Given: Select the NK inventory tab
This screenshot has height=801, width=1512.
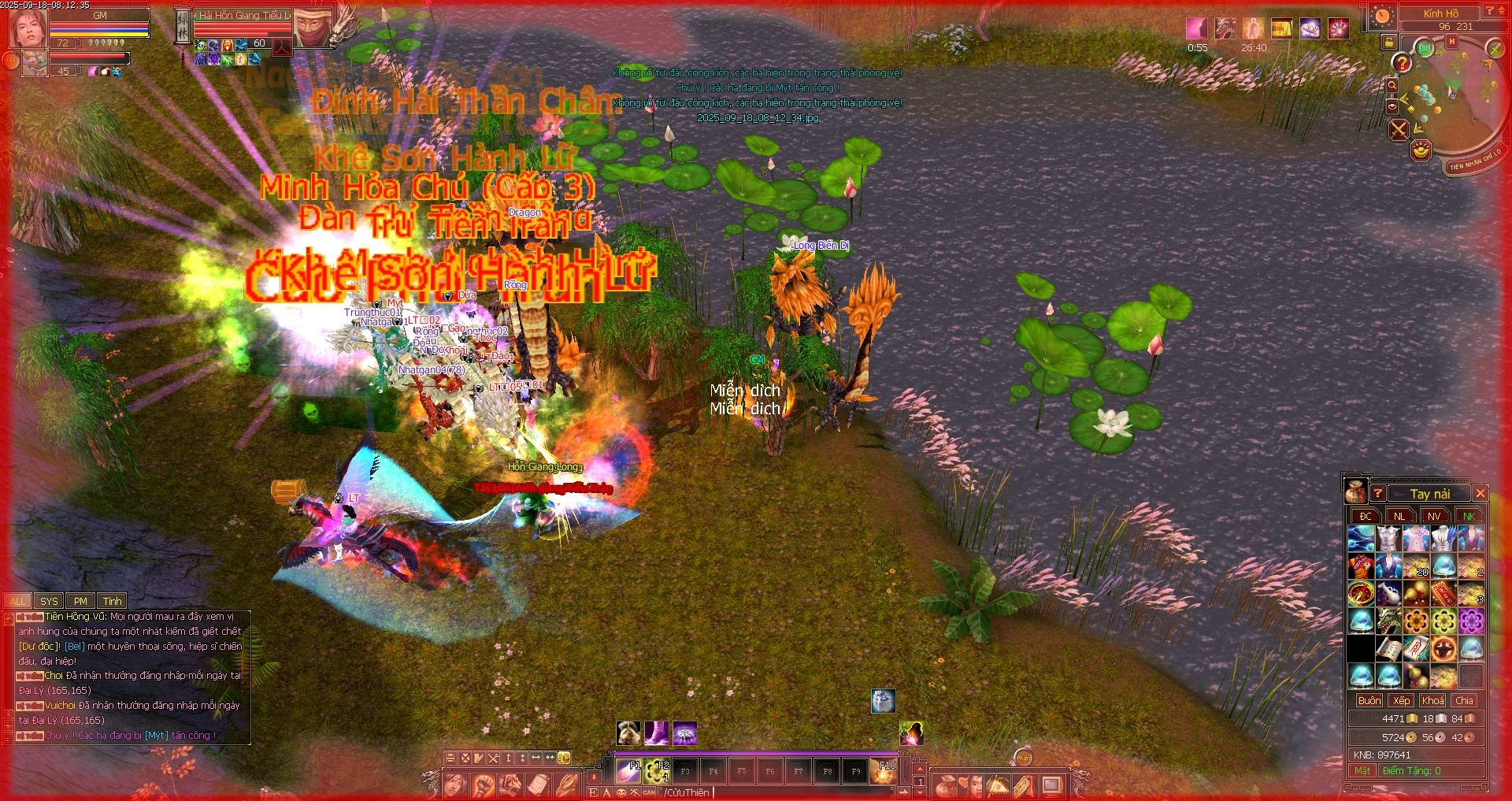Looking at the screenshot, I should (x=1469, y=516).
